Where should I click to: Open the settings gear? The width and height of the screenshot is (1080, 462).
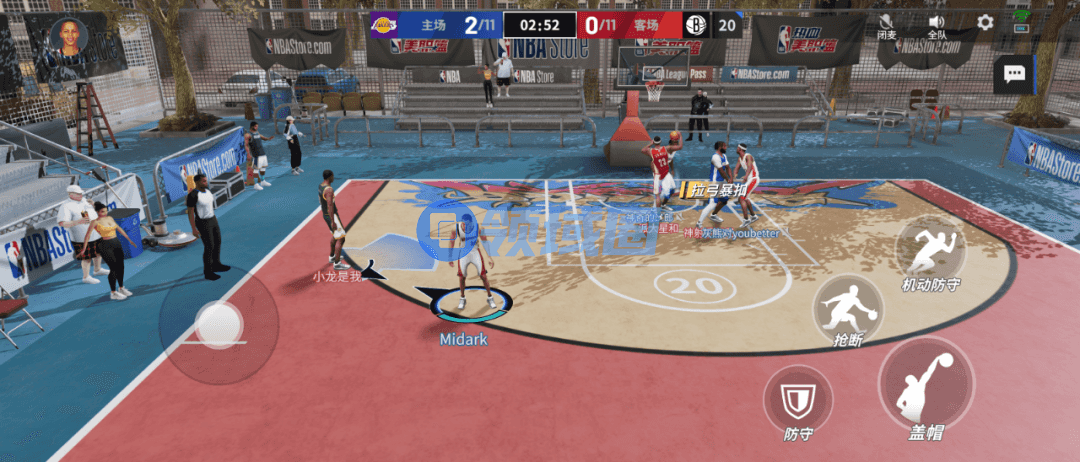point(985,22)
